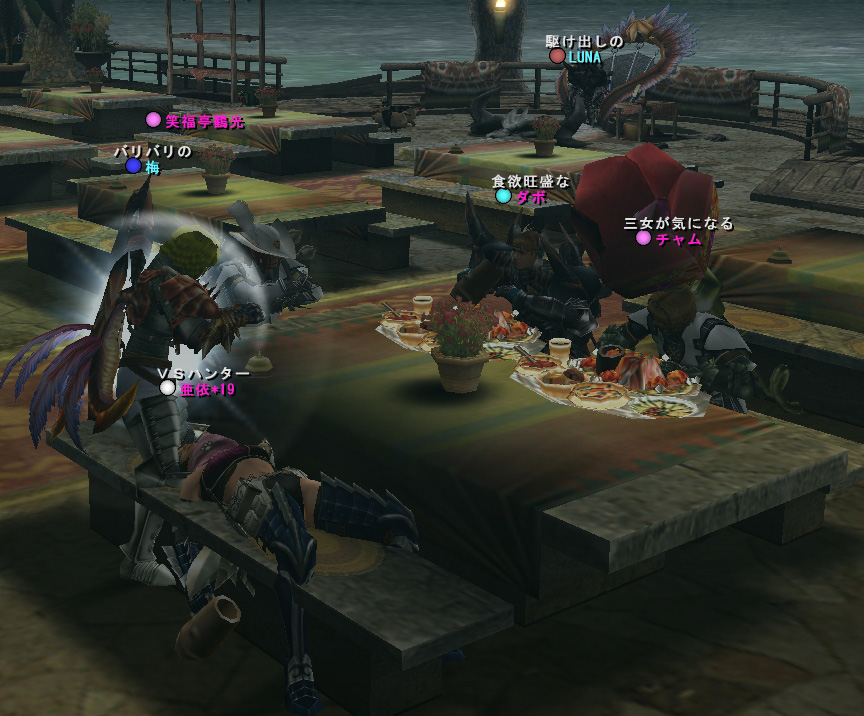Select the 亜依*19 player name tag
The width and height of the screenshot is (864, 716).
[207, 388]
